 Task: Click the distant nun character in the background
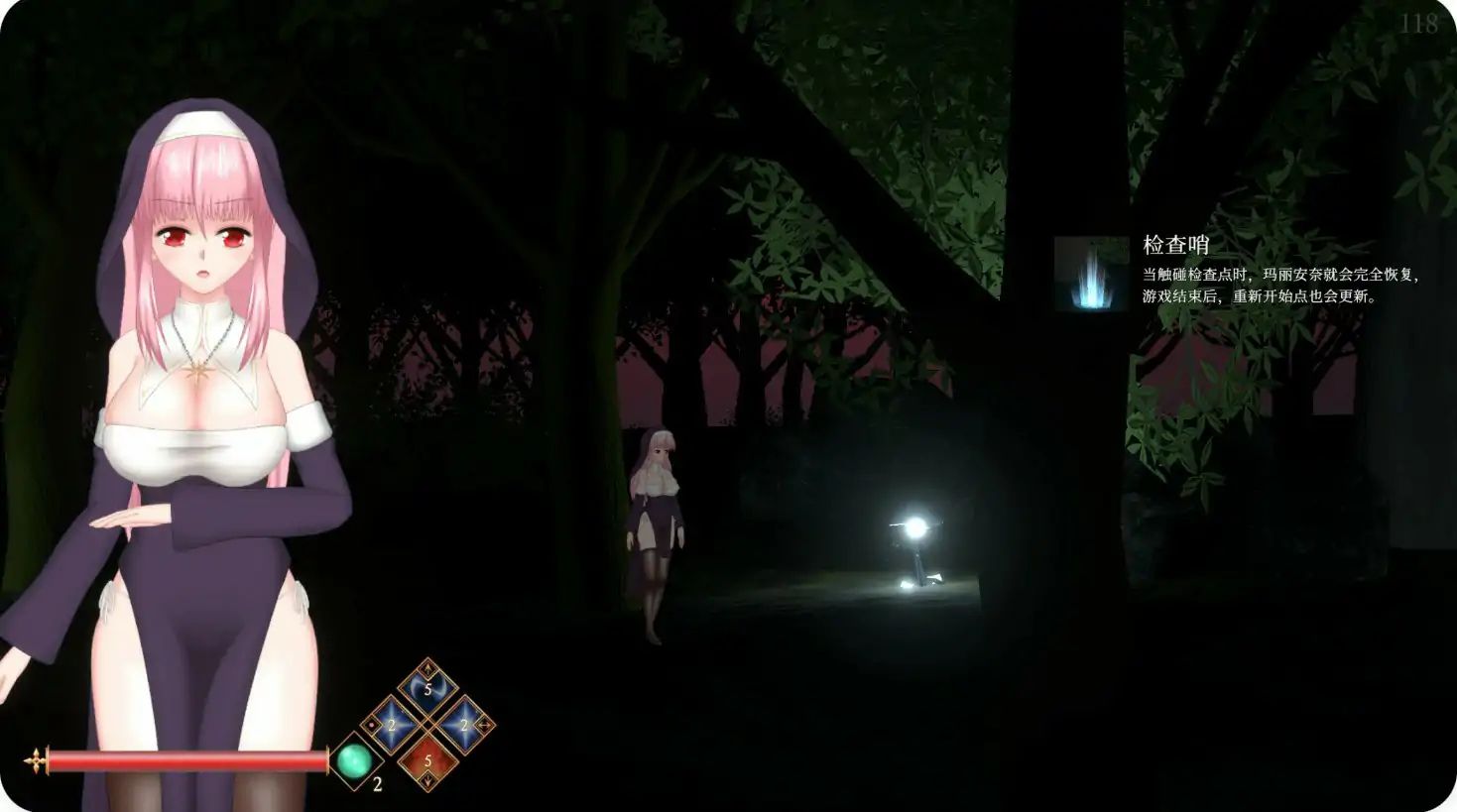tap(657, 516)
